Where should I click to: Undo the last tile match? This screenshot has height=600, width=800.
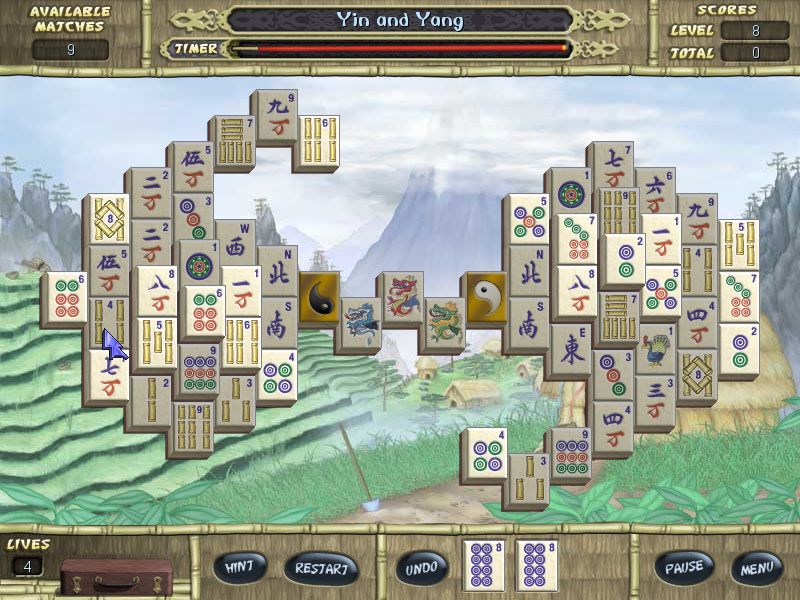coord(423,568)
